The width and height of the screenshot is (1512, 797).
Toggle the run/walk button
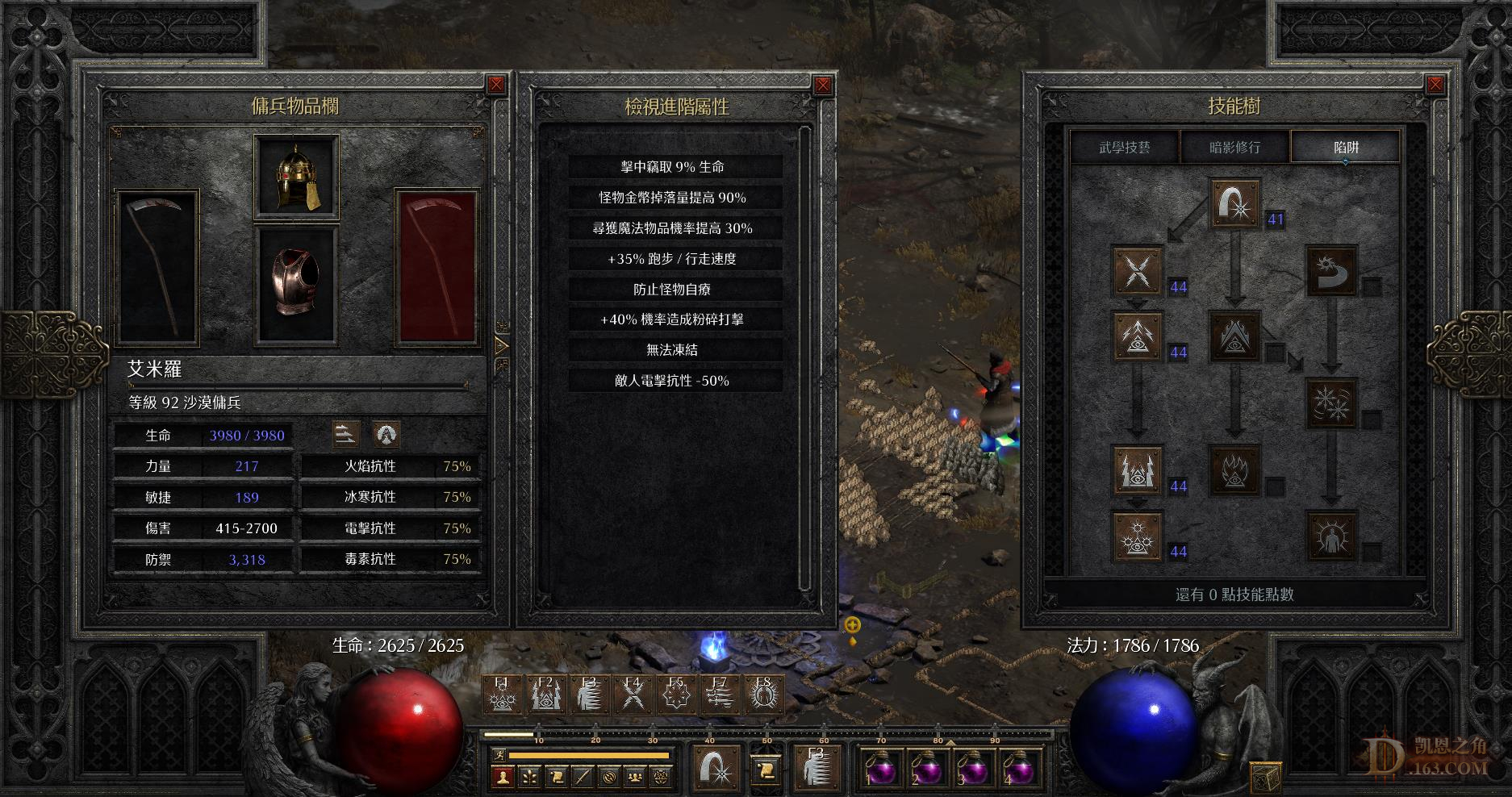coord(501,756)
